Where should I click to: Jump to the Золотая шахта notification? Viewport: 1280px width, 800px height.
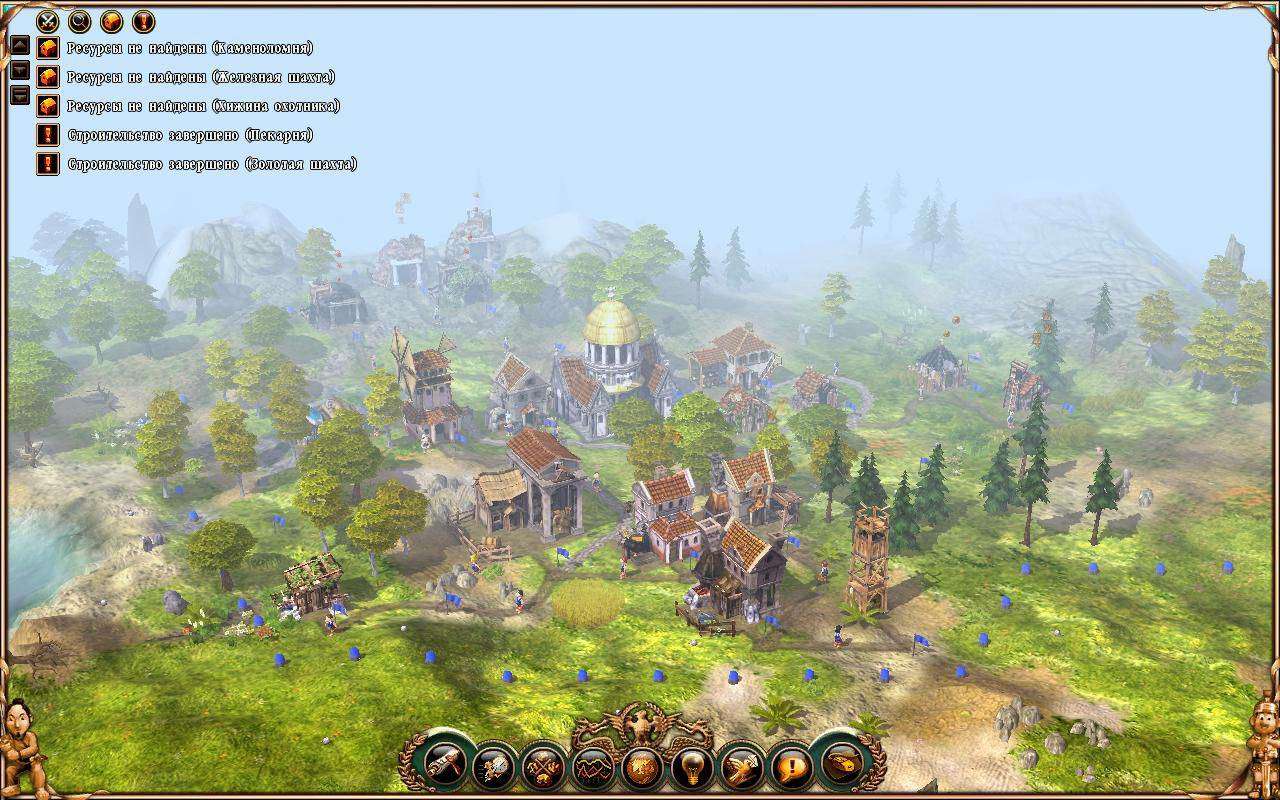(212, 164)
